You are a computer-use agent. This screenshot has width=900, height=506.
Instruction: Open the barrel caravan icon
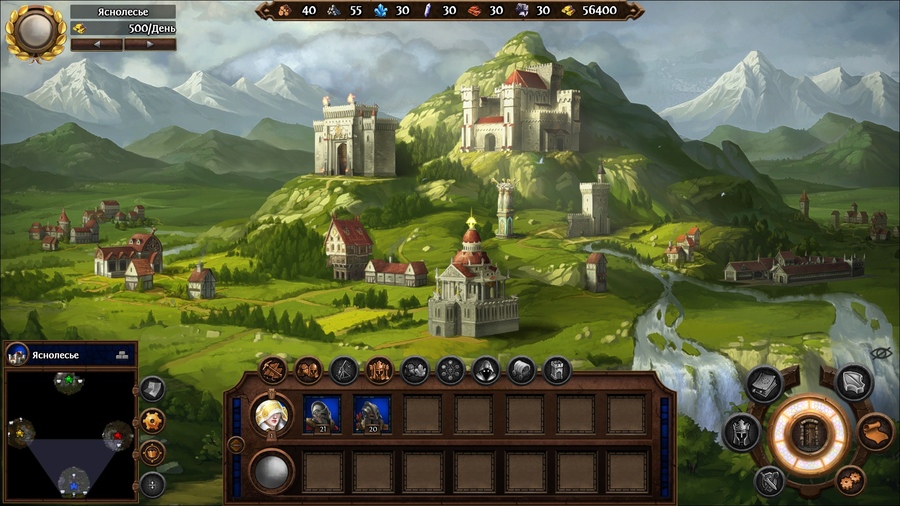click(x=521, y=370)
